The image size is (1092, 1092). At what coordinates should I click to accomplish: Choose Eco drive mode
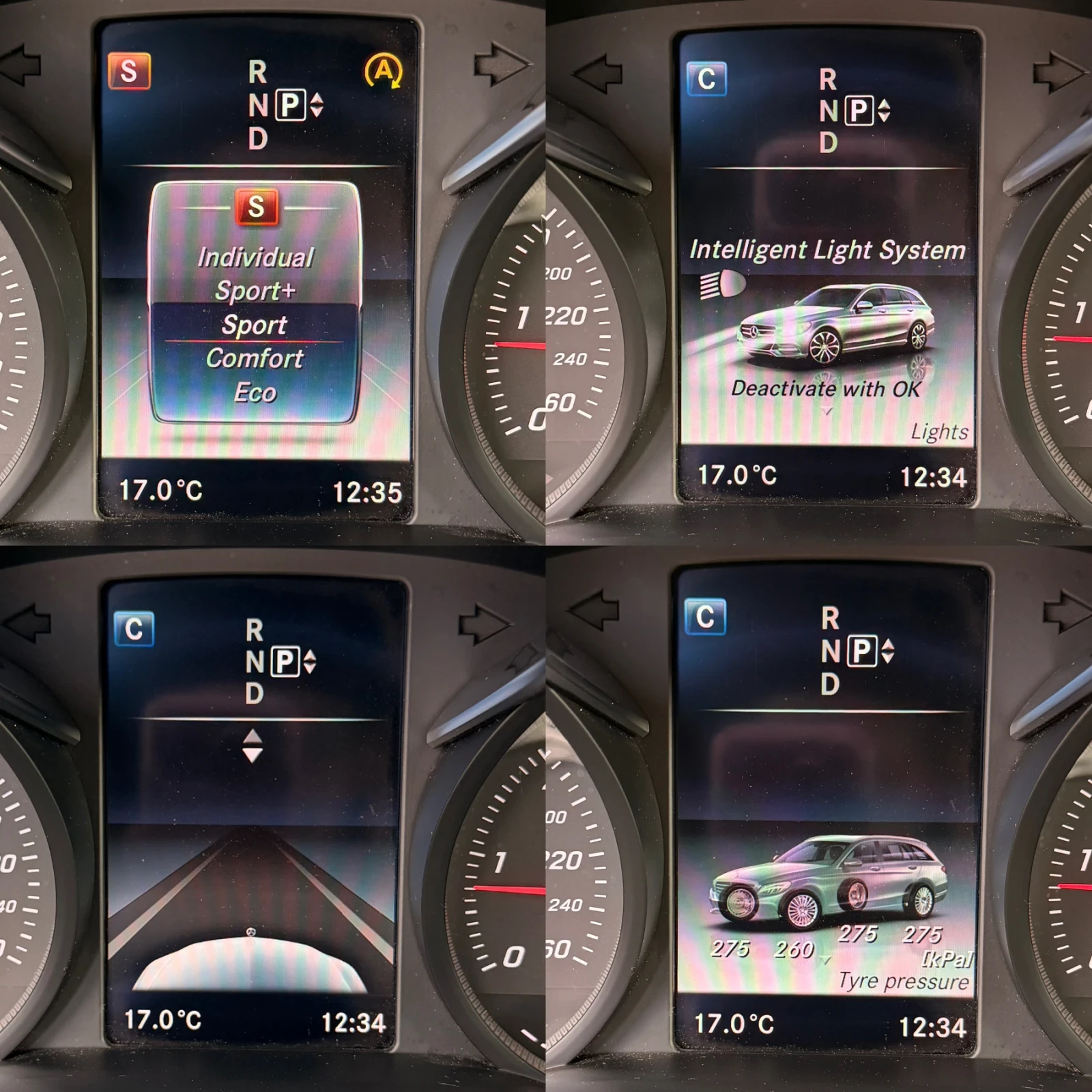click(255, 392)
